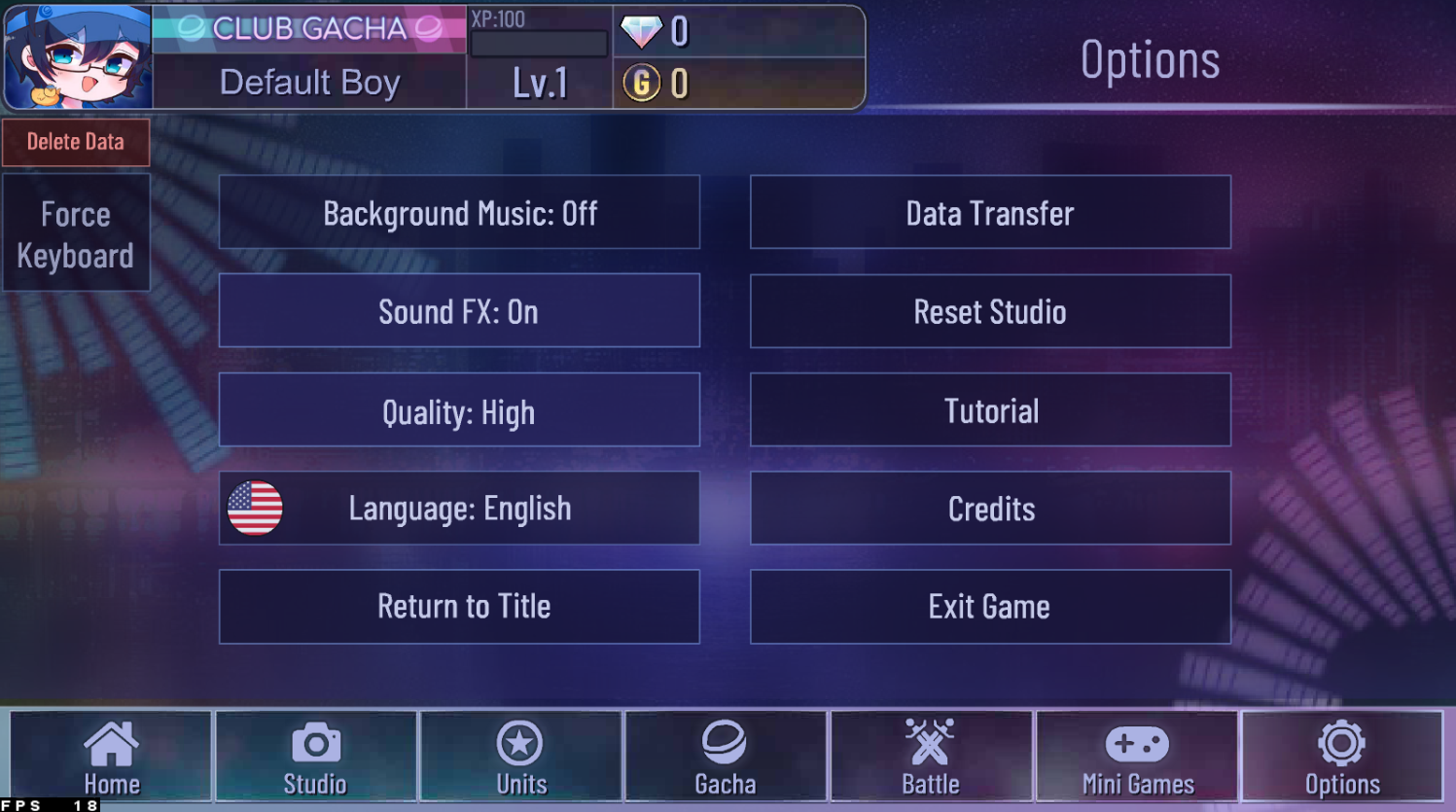Open the Tutorial
Screen dimensions: 1456x812
point(990,410)
